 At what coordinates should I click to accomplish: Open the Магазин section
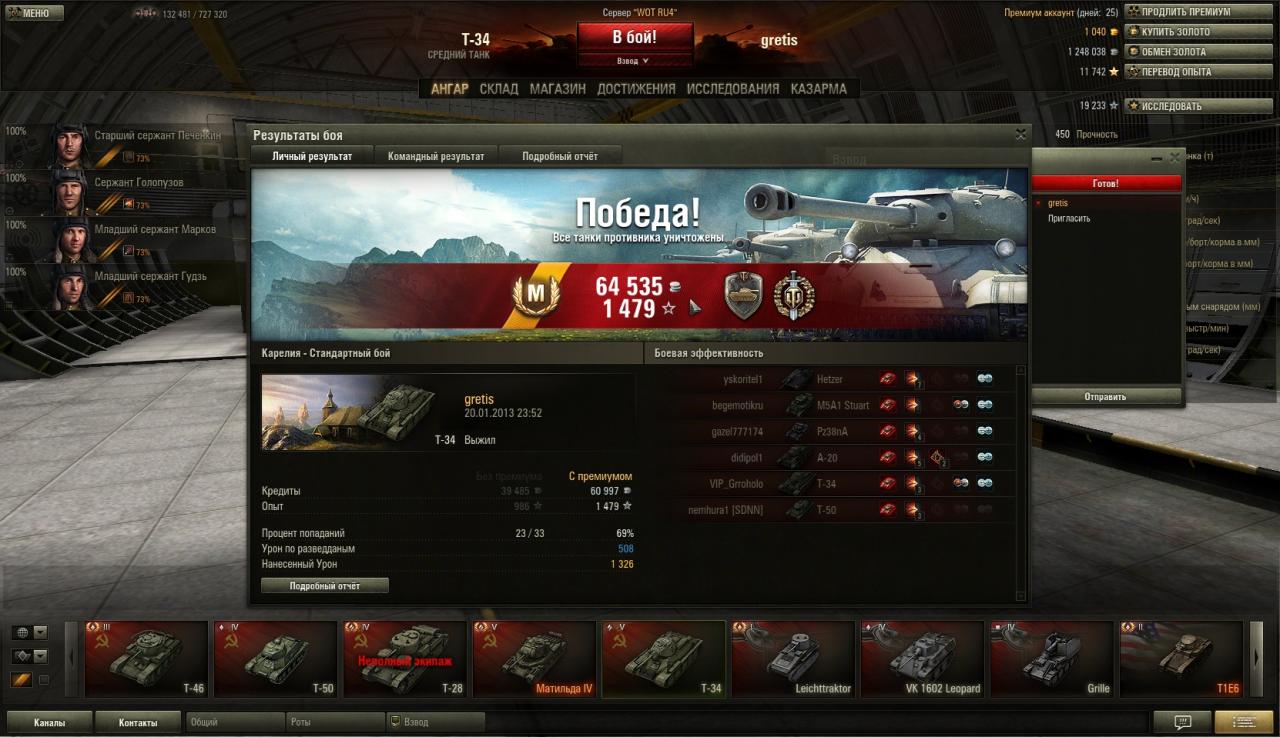(x=557, y=88)
